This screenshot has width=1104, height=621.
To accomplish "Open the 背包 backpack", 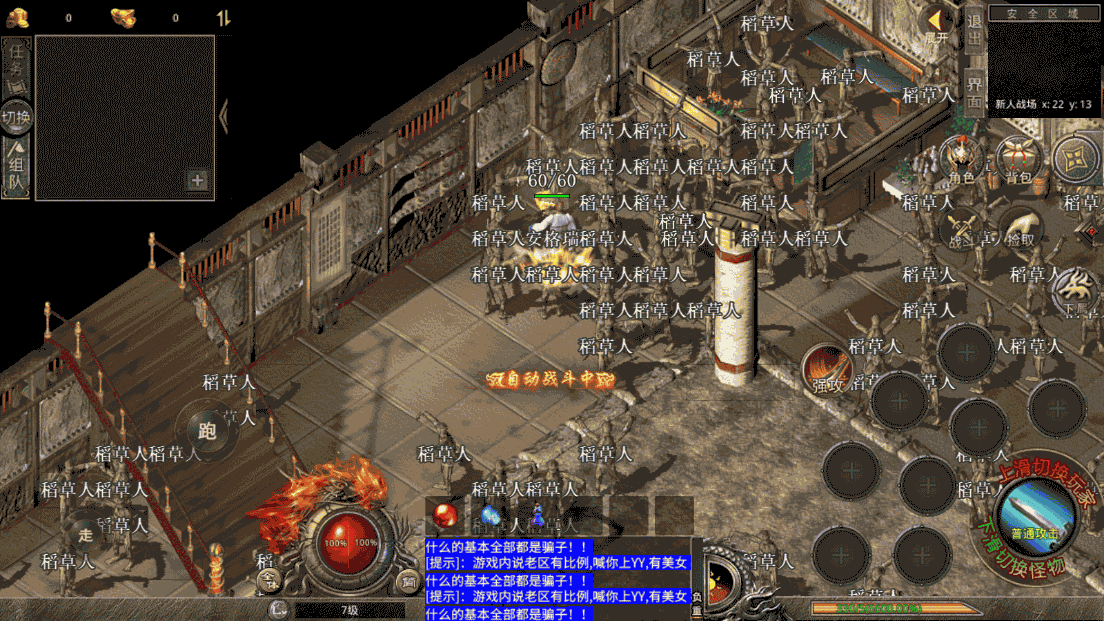I will point(1018,160).
